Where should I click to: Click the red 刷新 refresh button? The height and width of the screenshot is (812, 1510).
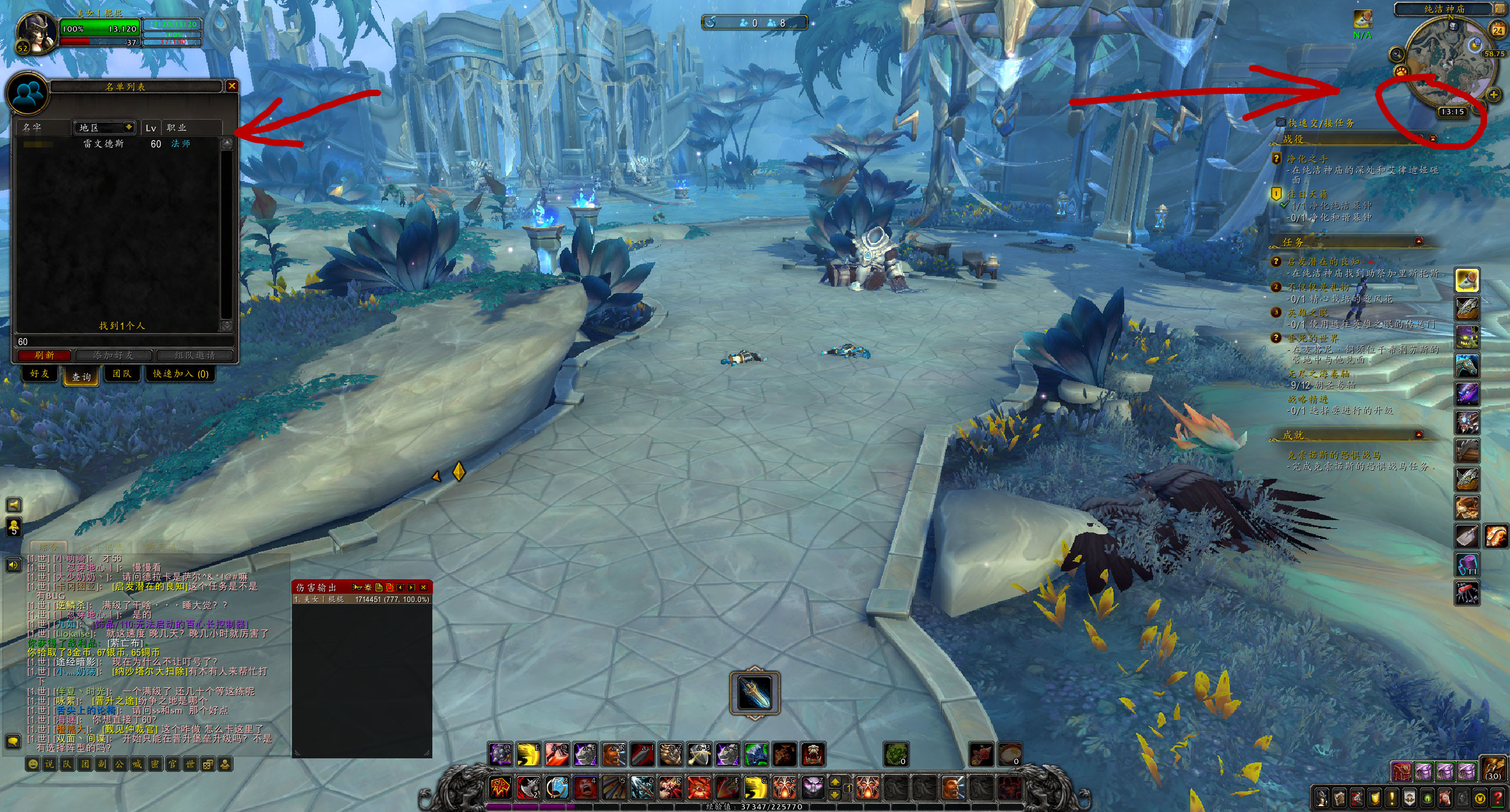44,356
